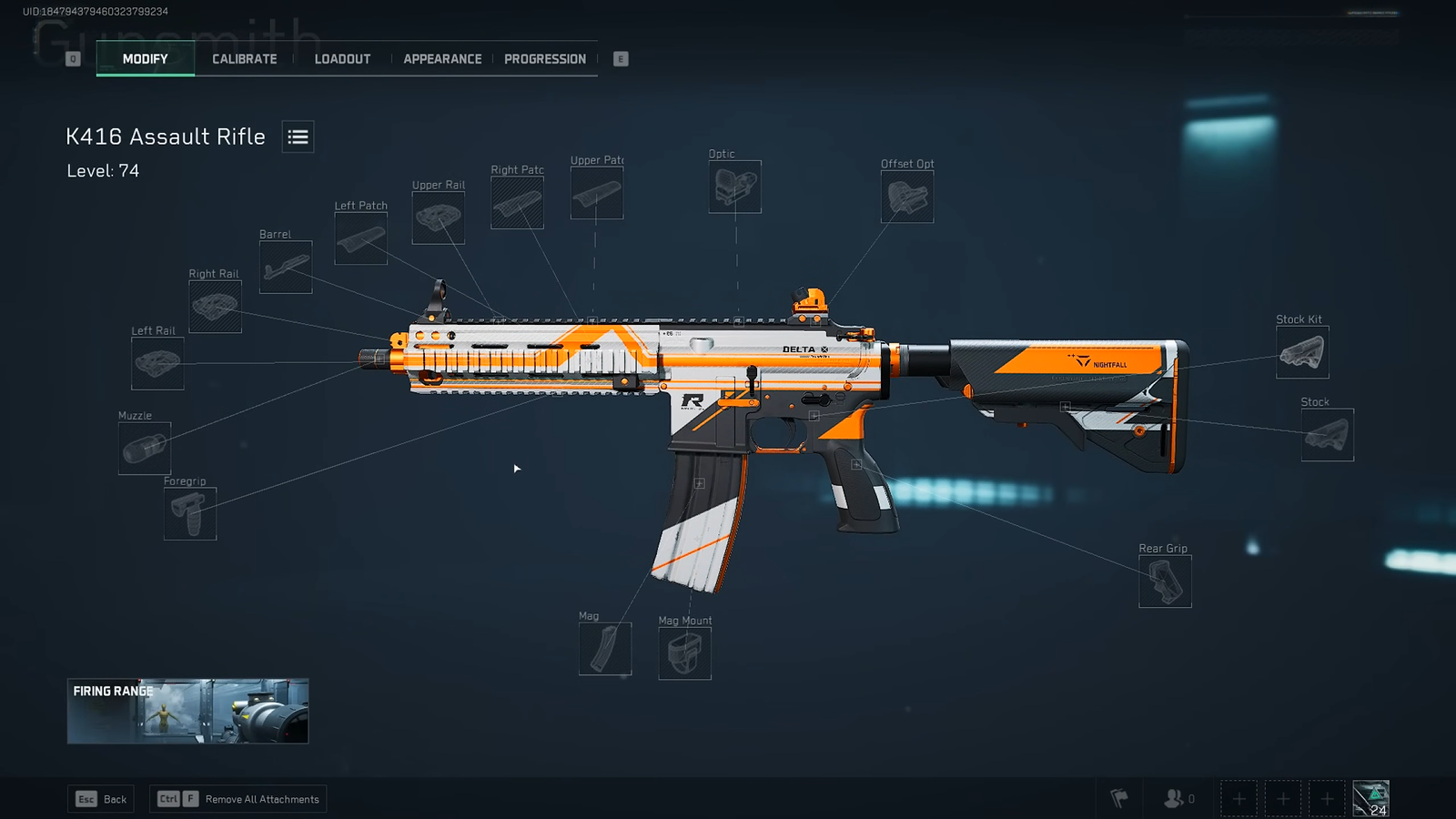Go back with the Back button
1456x819 pixels.
tap(102, 799)
